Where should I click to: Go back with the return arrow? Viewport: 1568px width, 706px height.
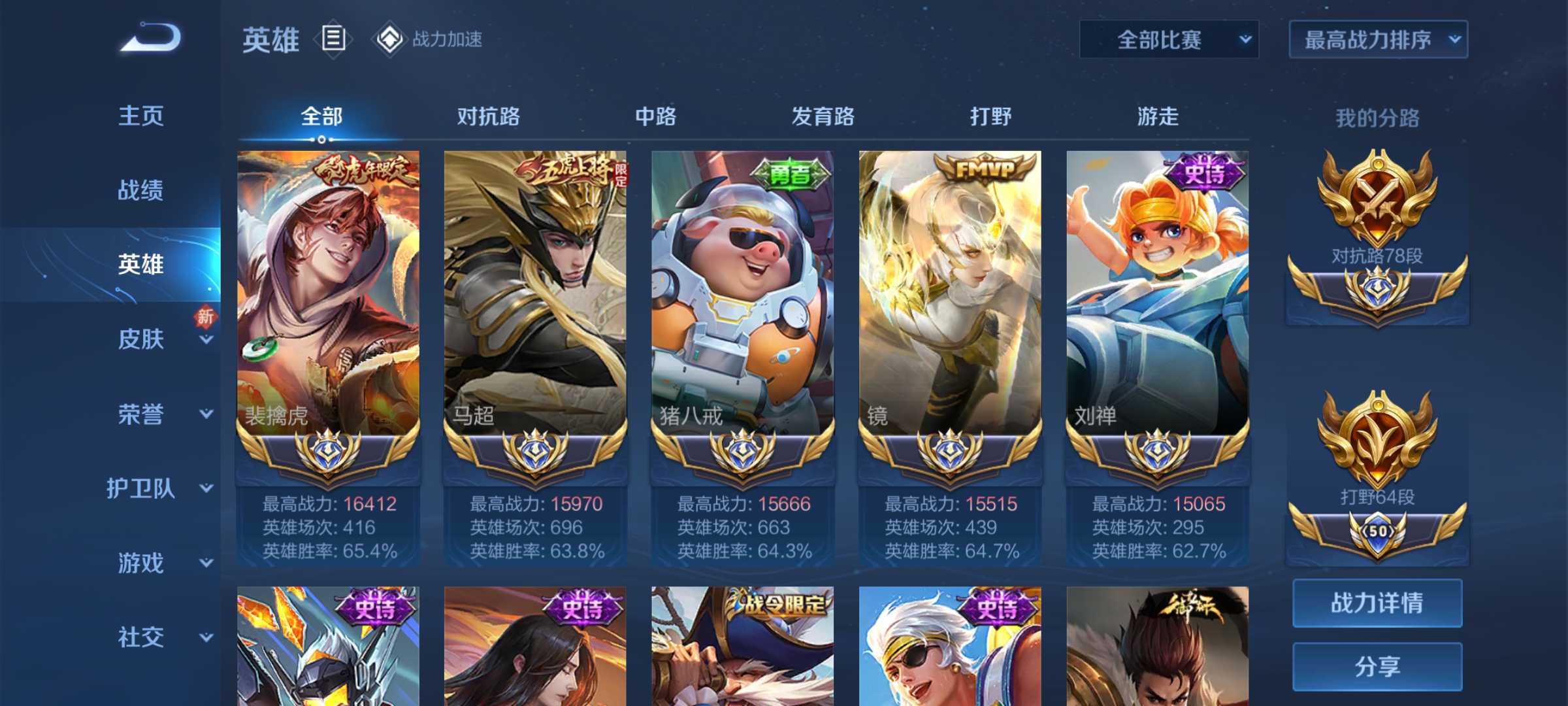pyautogui.click(x=151, y=38)
